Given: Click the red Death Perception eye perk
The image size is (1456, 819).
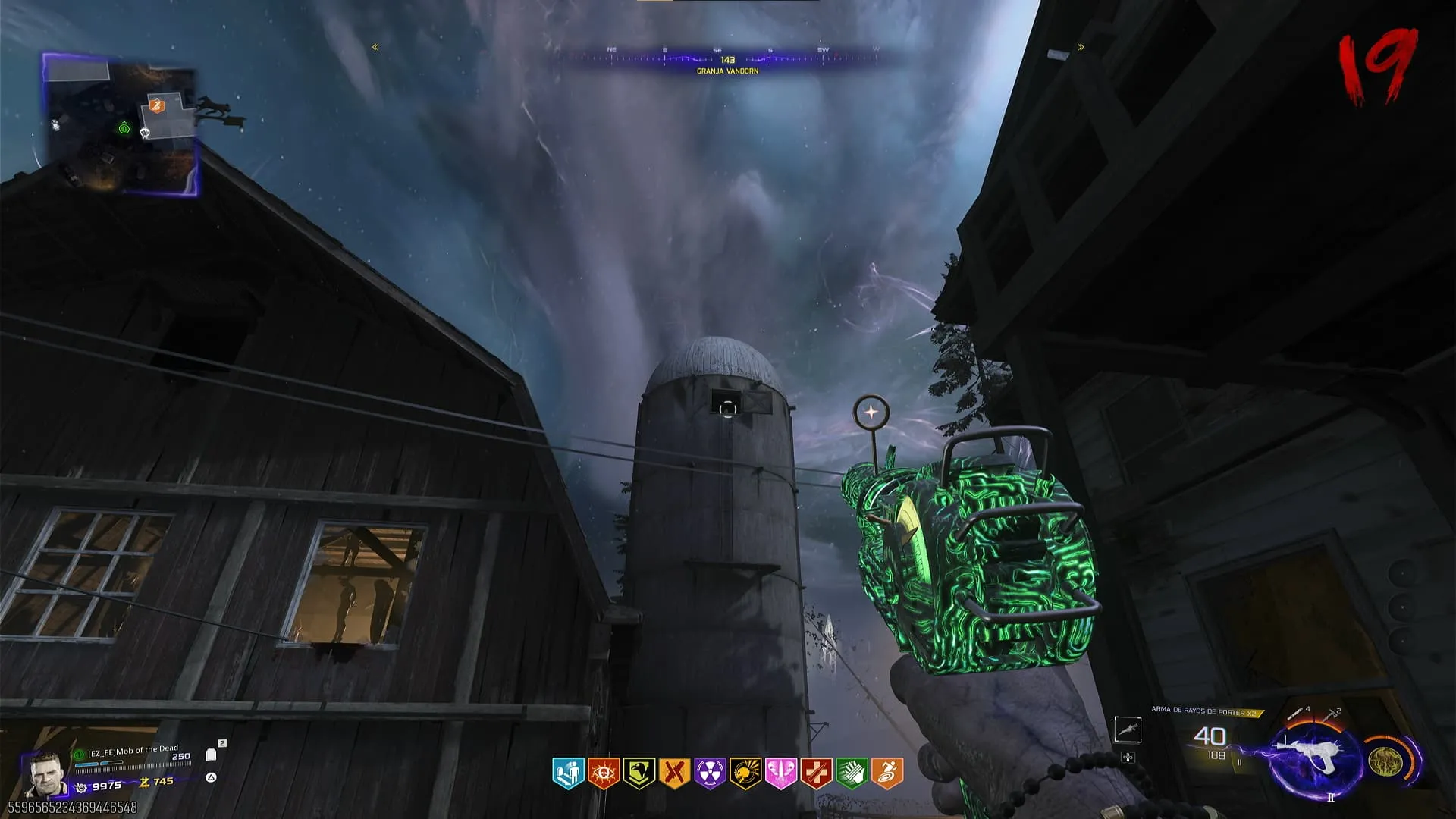Looking at the screenshot, I should pyautogui.click(x=604, y=773).
